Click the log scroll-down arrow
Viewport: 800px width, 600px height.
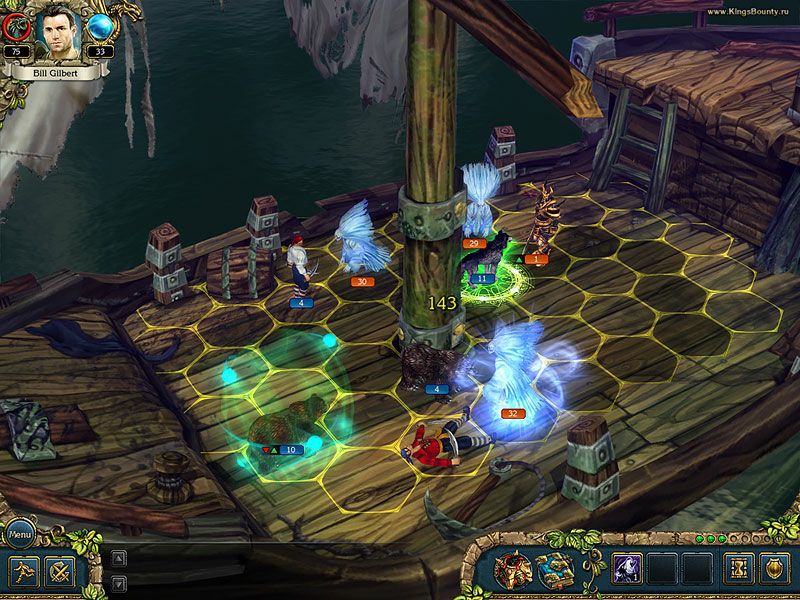[x=119, y=582]
